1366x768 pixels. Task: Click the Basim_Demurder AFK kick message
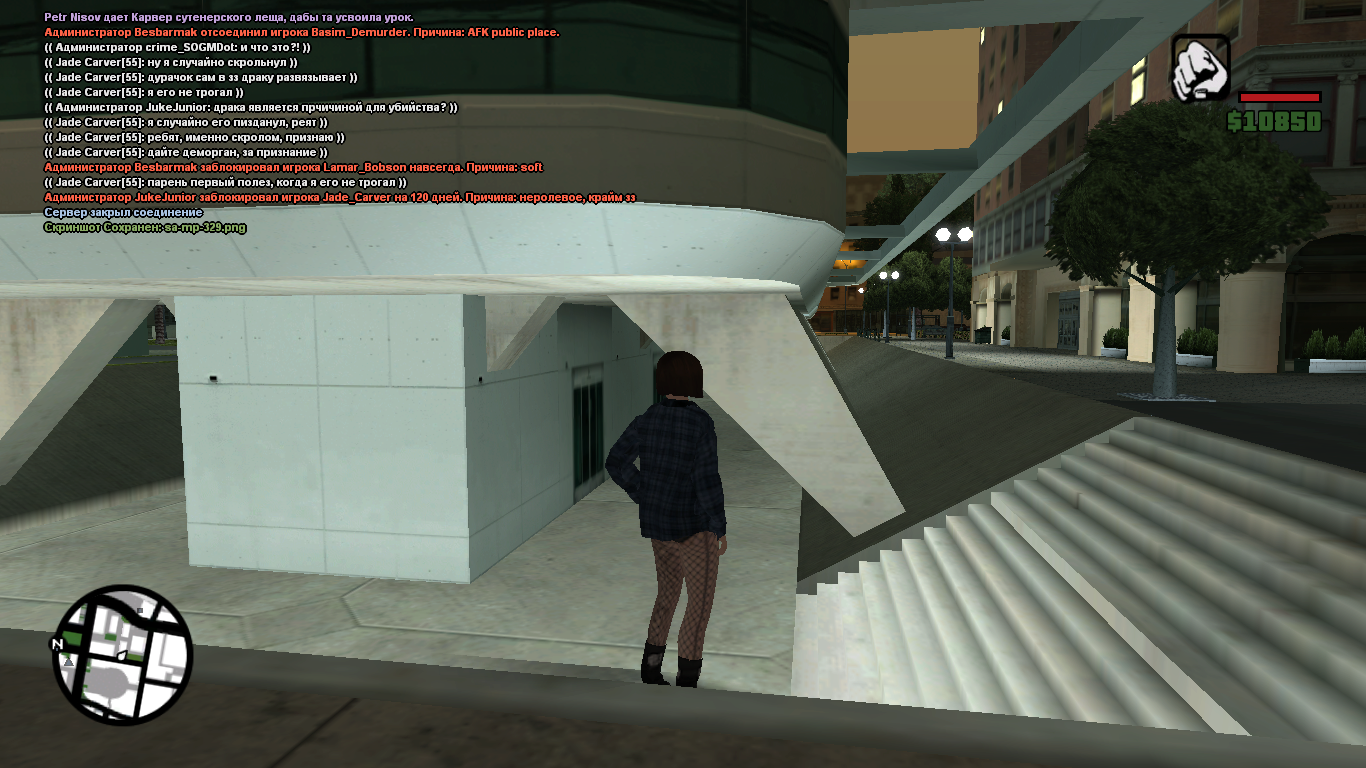click(301, 32)
